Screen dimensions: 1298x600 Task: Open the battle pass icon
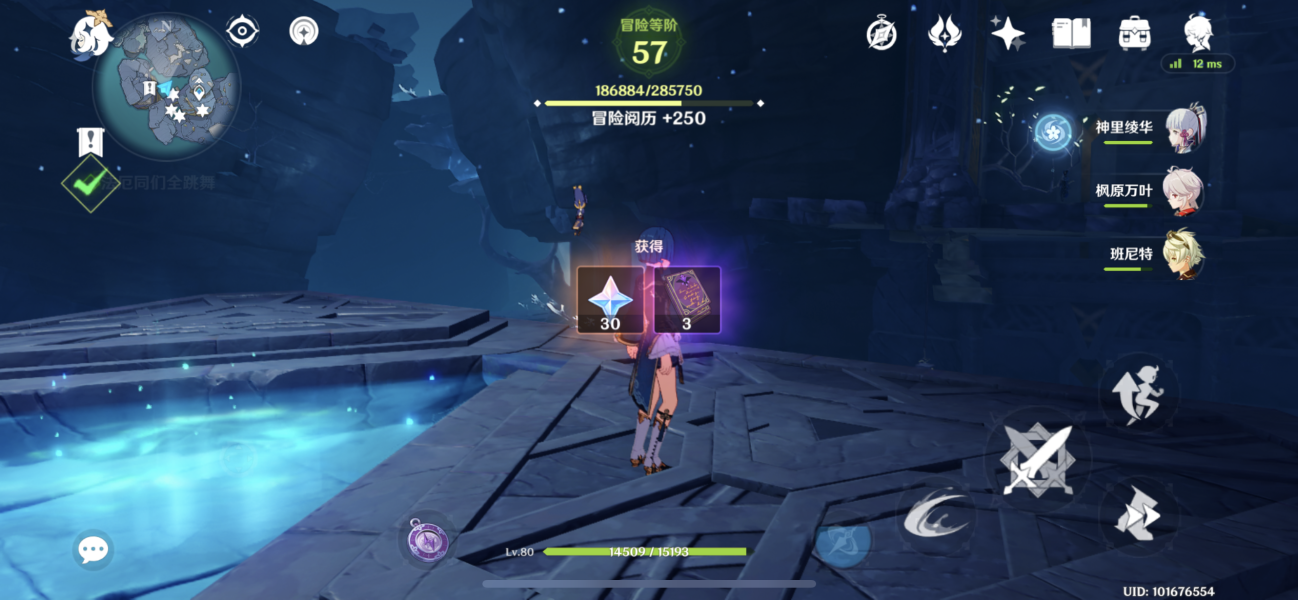pyautogui.click(x=944, y=33)
